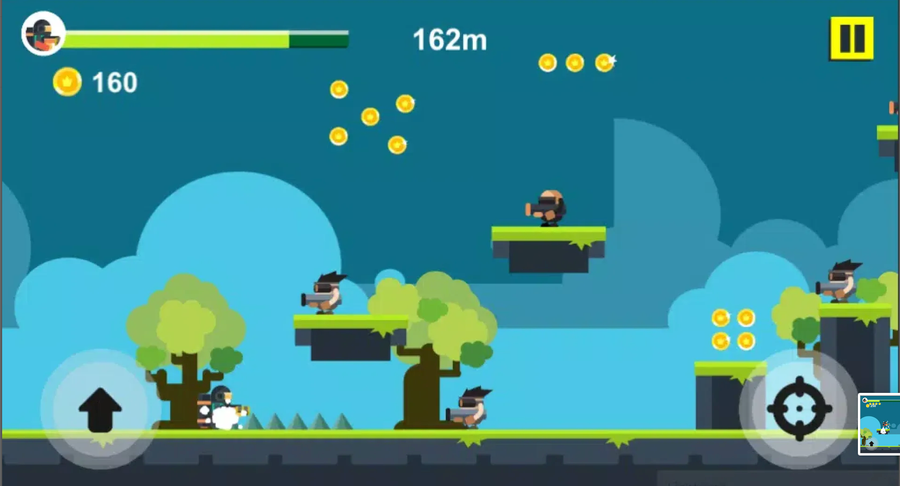
Task: Open the small preview thumbnail in the corner
Action: pyautogui.click(x=879, y=424)
